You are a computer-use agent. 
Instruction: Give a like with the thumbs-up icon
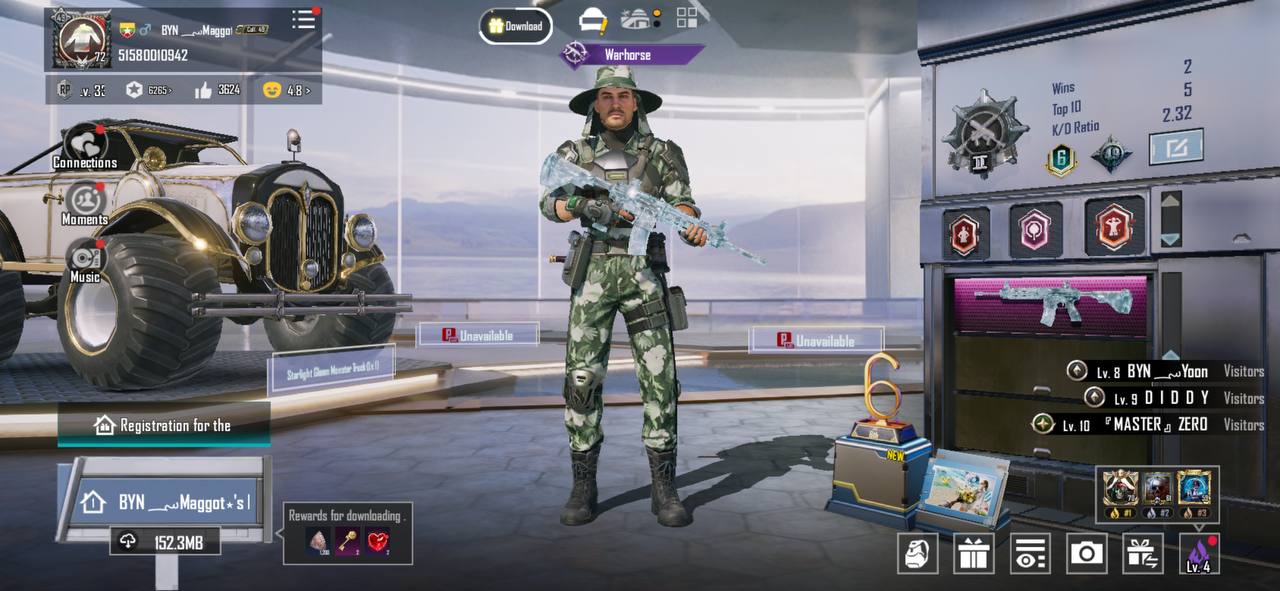pos(204,90)
